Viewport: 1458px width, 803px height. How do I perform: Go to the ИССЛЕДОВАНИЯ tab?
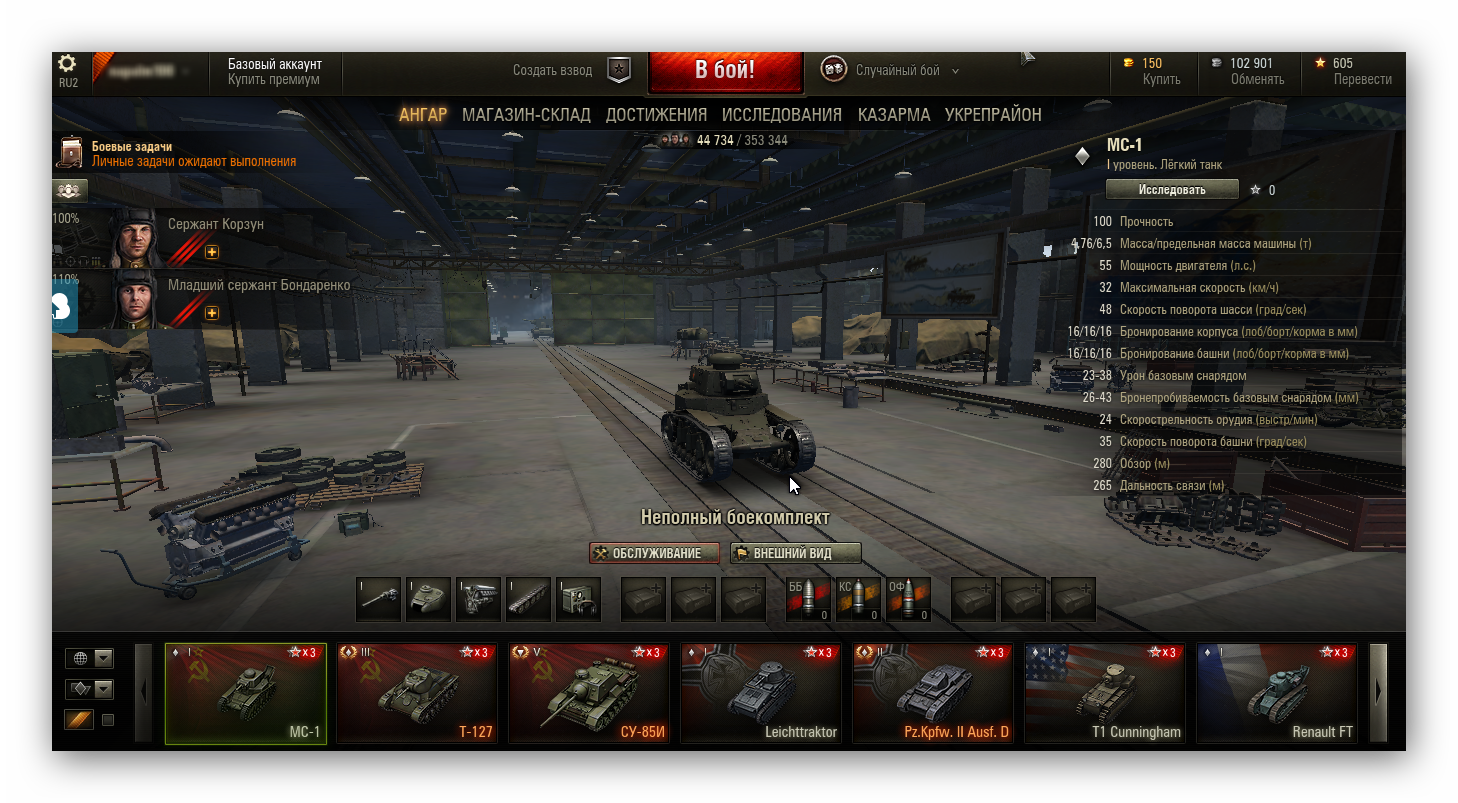[x=782, y=115]
